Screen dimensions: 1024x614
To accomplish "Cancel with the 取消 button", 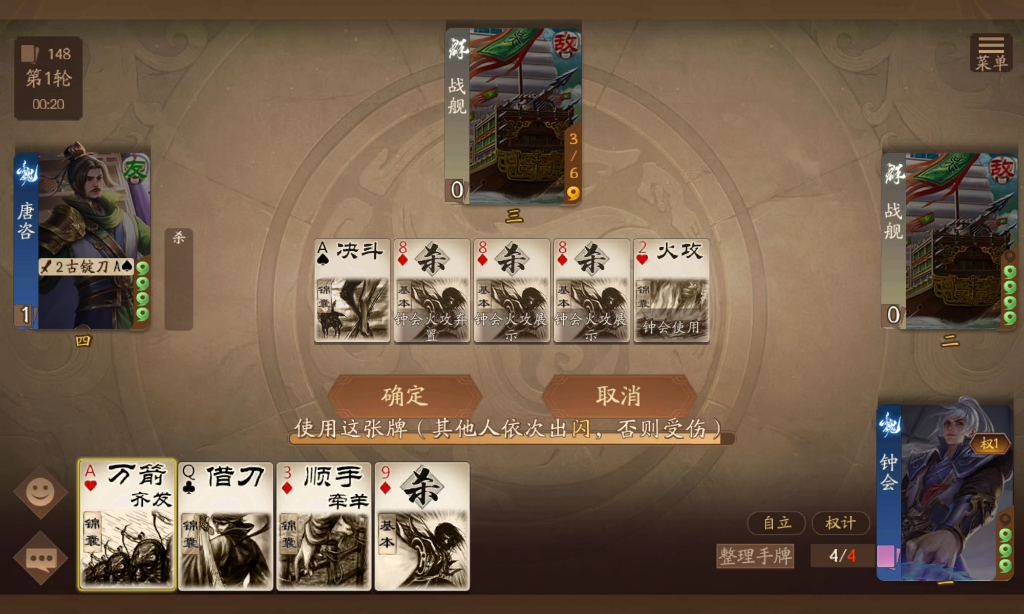I will point(618,395).
